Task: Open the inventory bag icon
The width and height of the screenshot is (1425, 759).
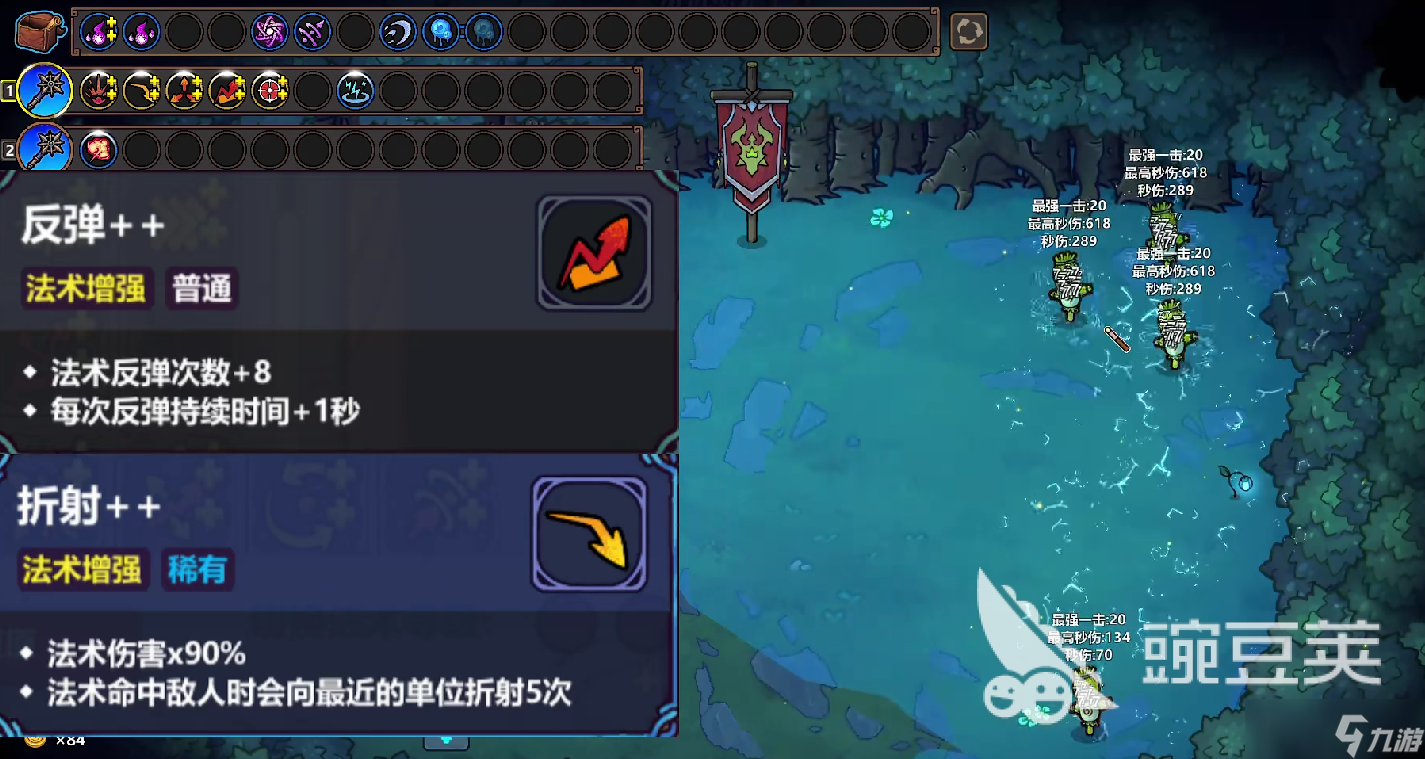Action: click(x=42, y=30)
